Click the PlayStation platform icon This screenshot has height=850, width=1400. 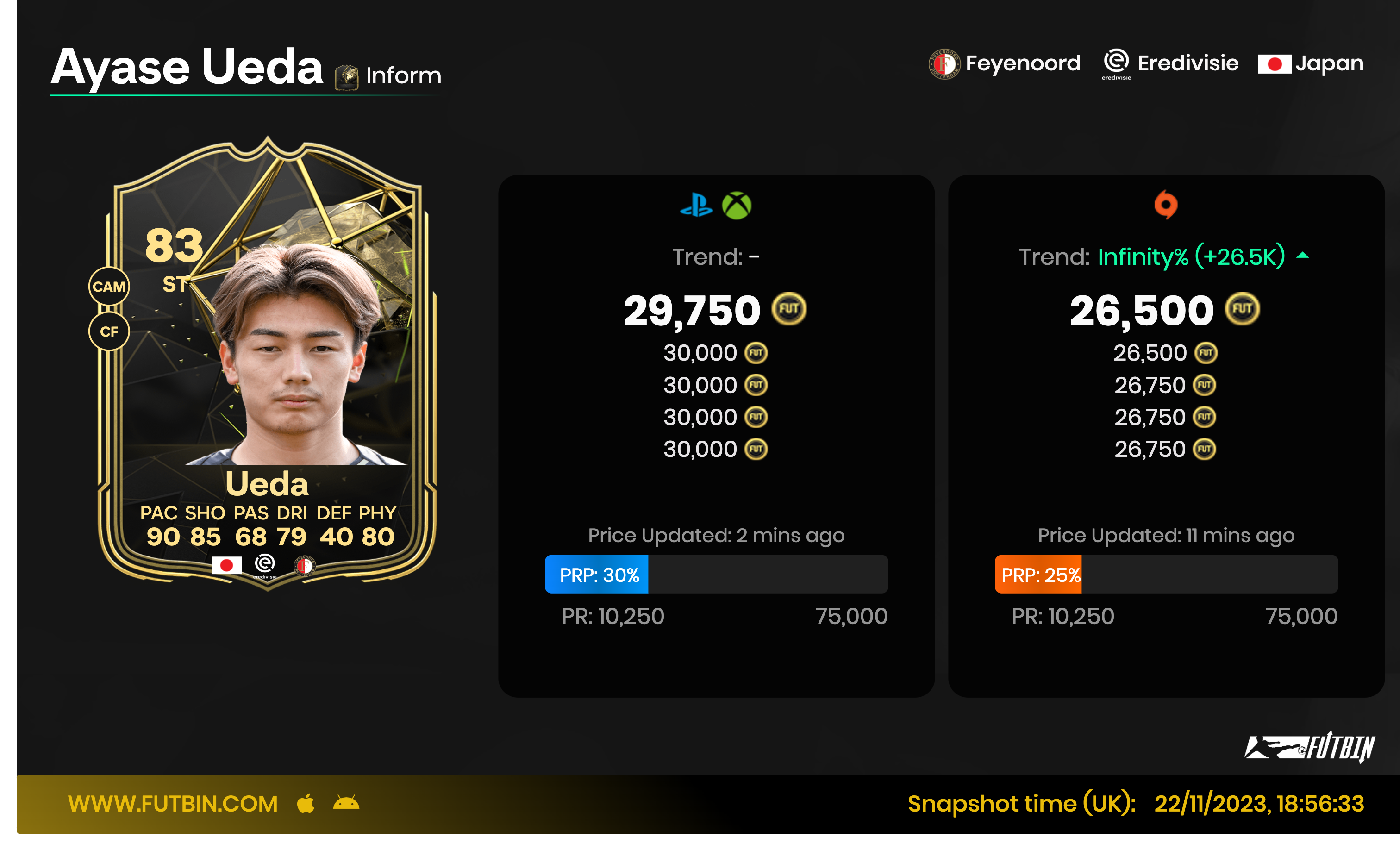(x=696, y=205)
